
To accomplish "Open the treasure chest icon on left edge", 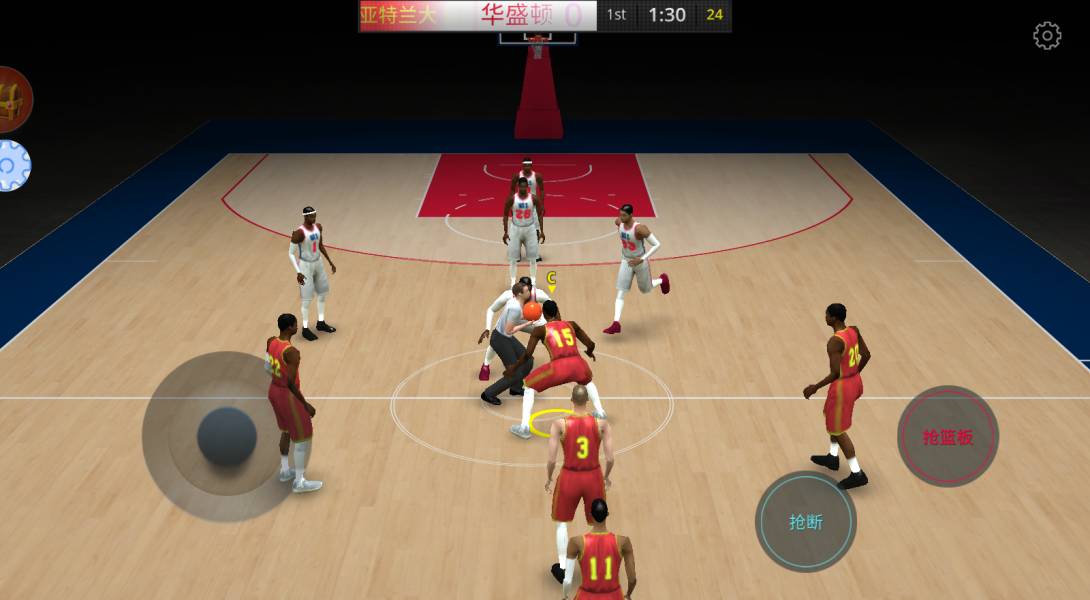I will point(12,100).
